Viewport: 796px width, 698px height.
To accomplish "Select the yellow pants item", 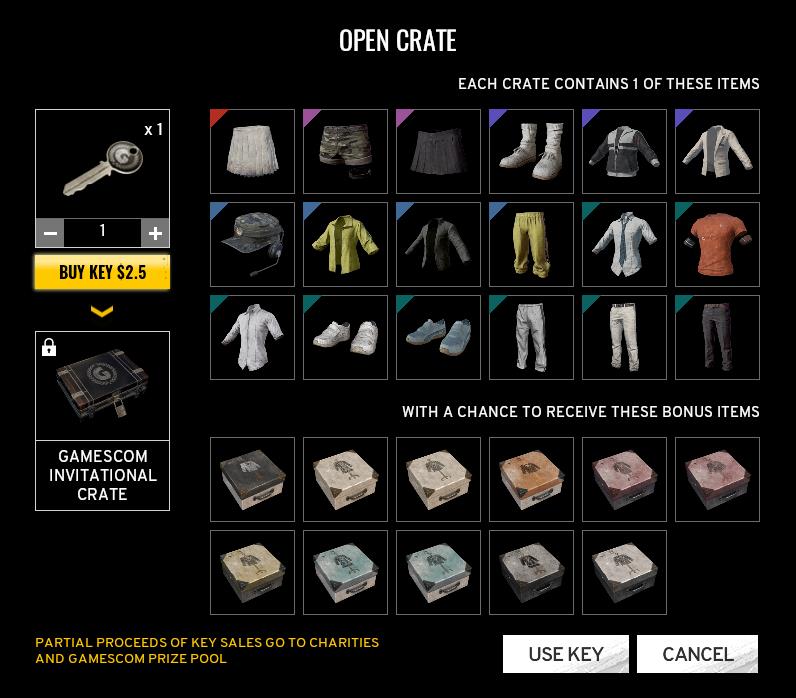I will (531, 244).
